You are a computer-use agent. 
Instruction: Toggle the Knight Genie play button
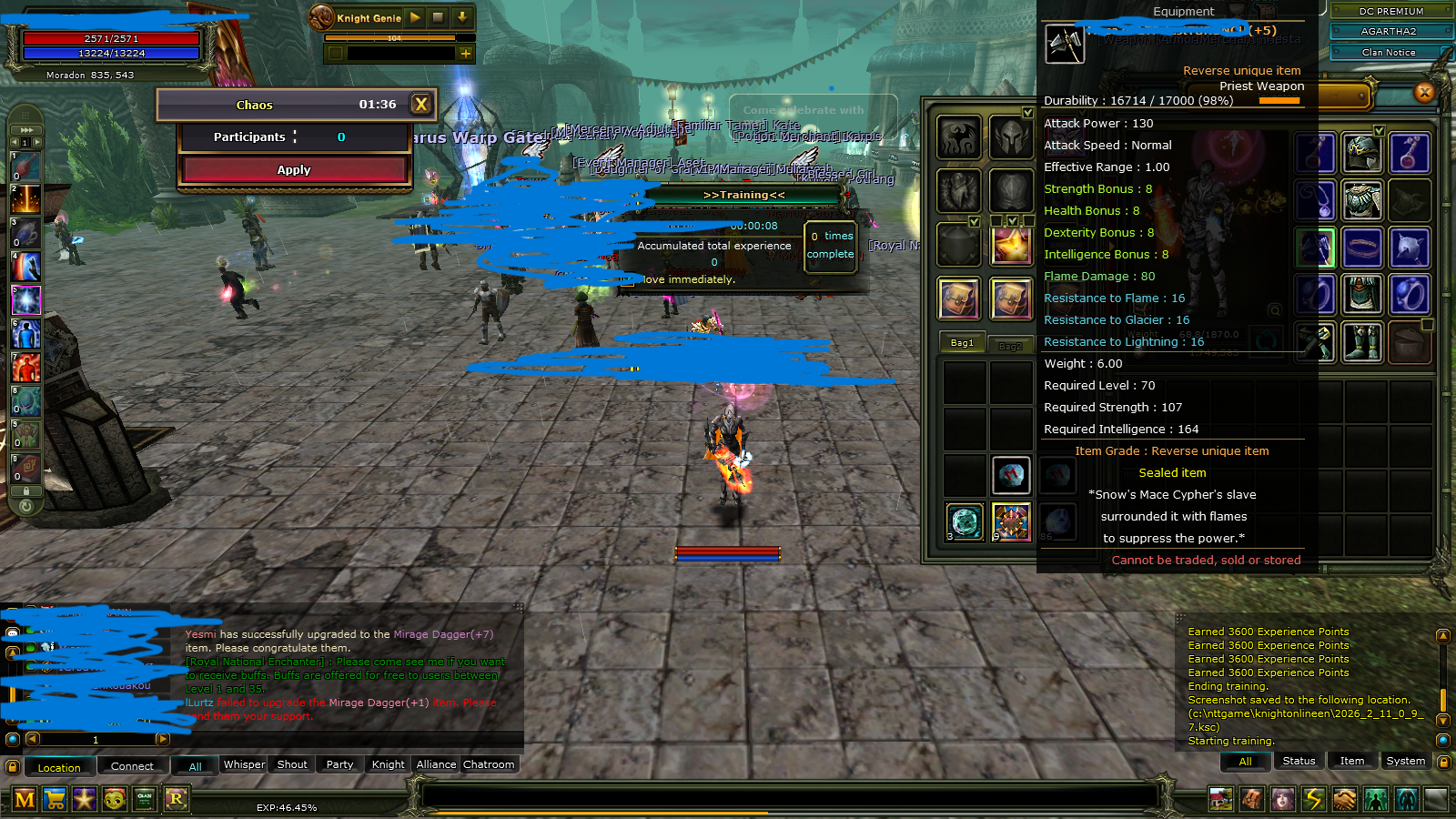pos(415,17)
